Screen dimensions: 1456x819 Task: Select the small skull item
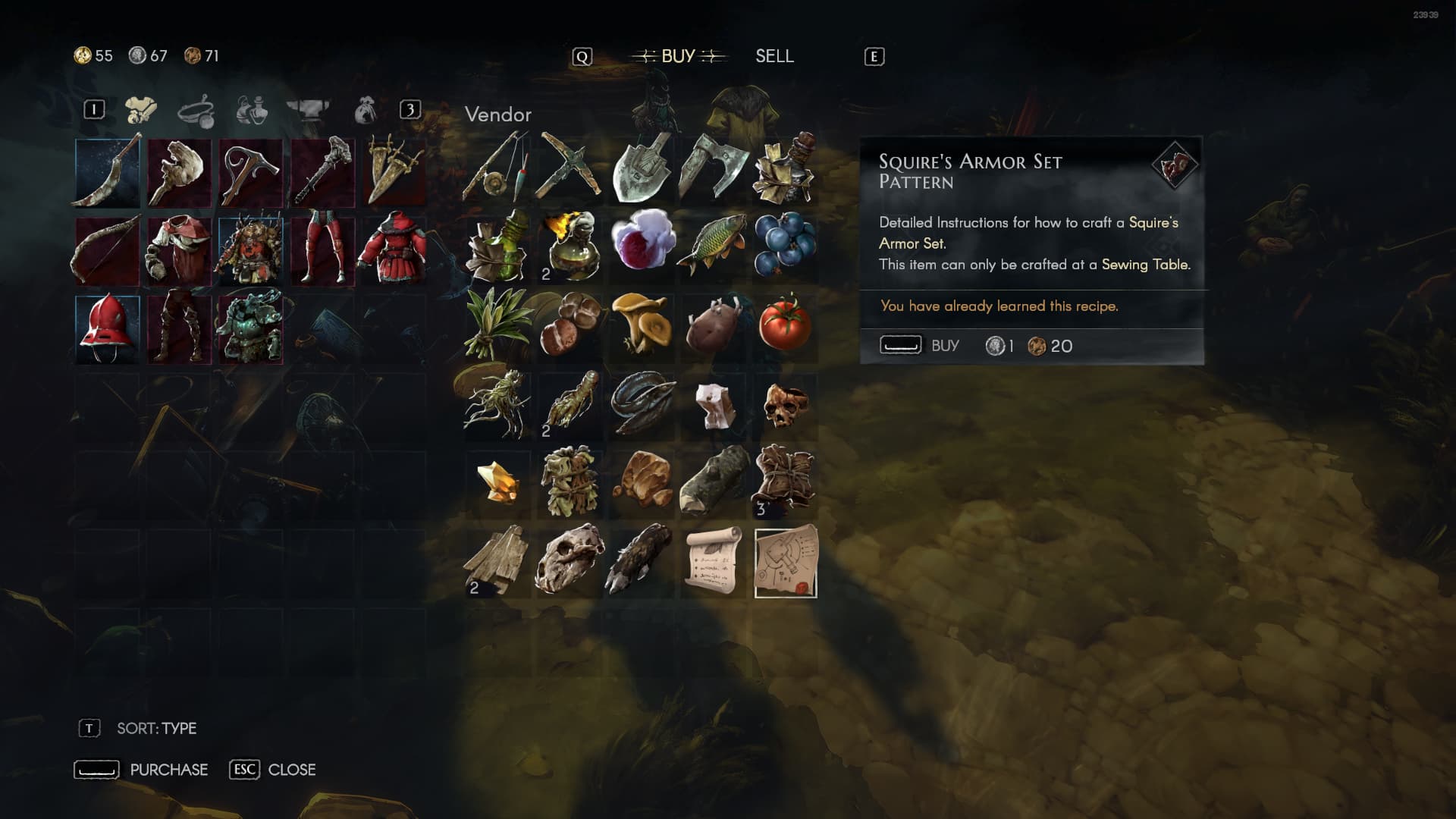coord(786,404)
